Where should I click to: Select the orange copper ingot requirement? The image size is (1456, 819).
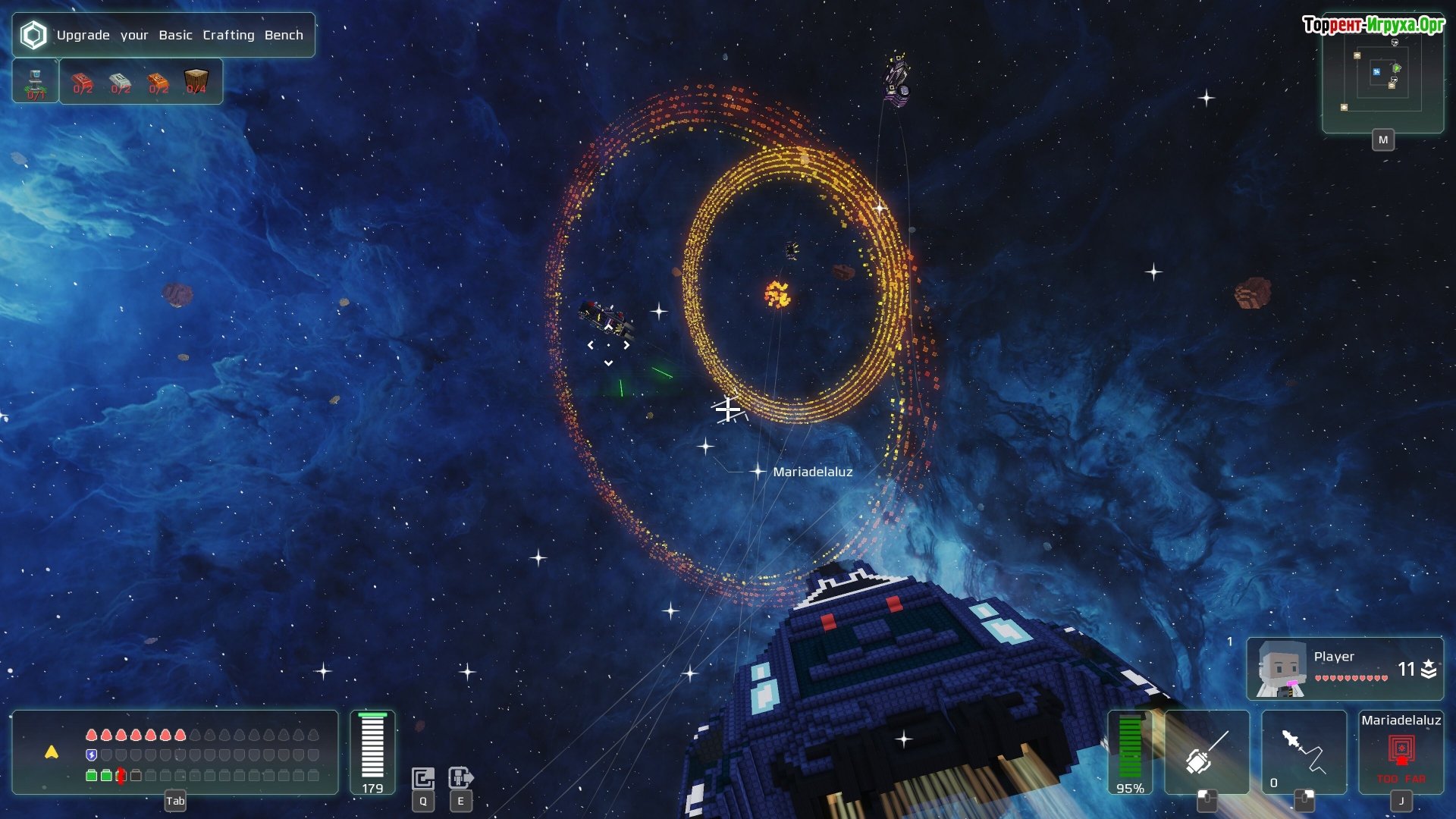coord(158,82)
